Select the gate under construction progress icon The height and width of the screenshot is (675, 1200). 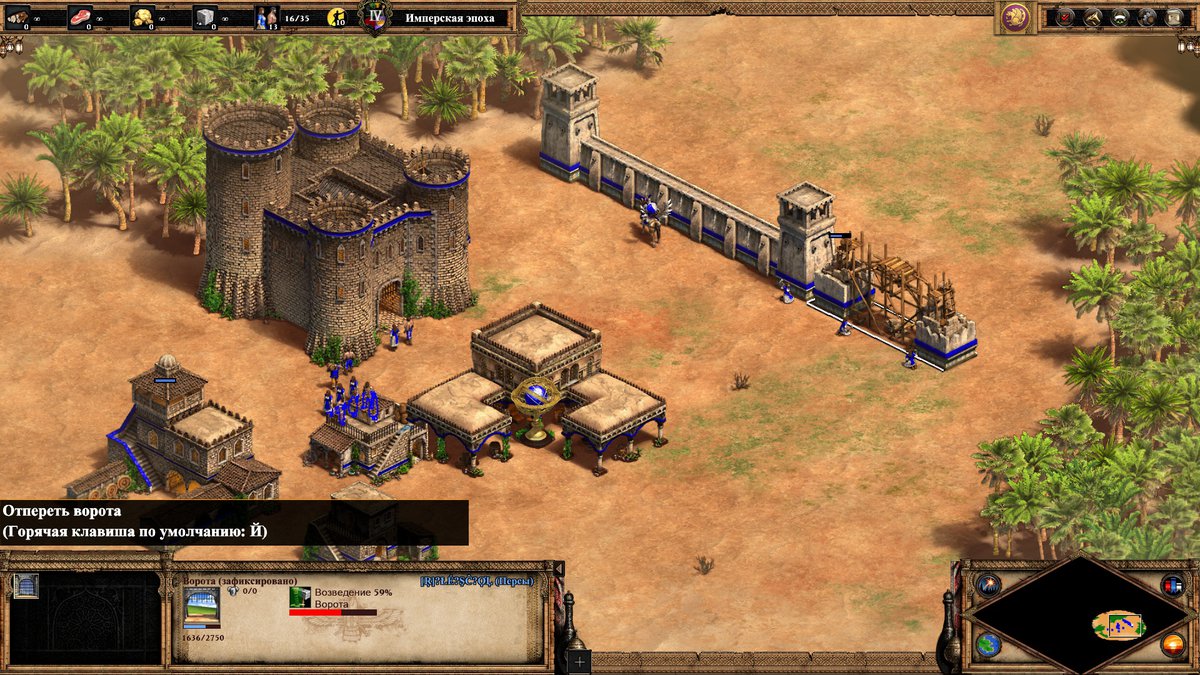click(300, 597)
